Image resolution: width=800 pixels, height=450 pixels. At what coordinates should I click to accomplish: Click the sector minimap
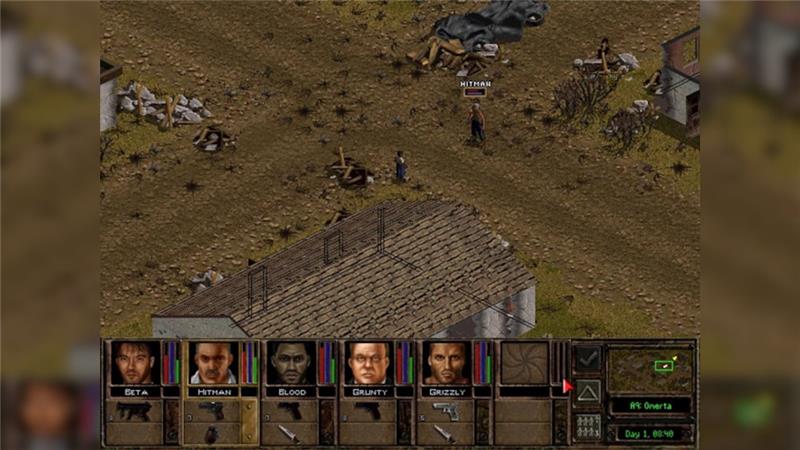pos(651,370)
